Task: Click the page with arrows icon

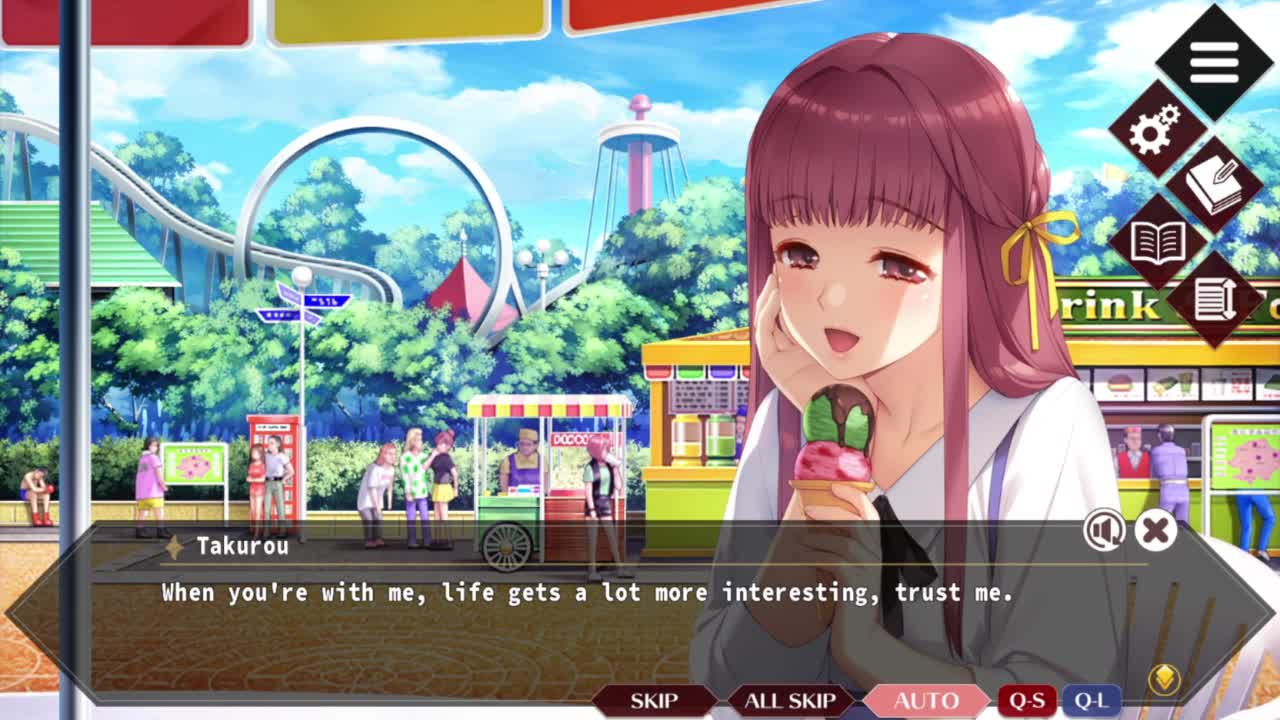Action: pyautogui.click(x=1214, y=298)
